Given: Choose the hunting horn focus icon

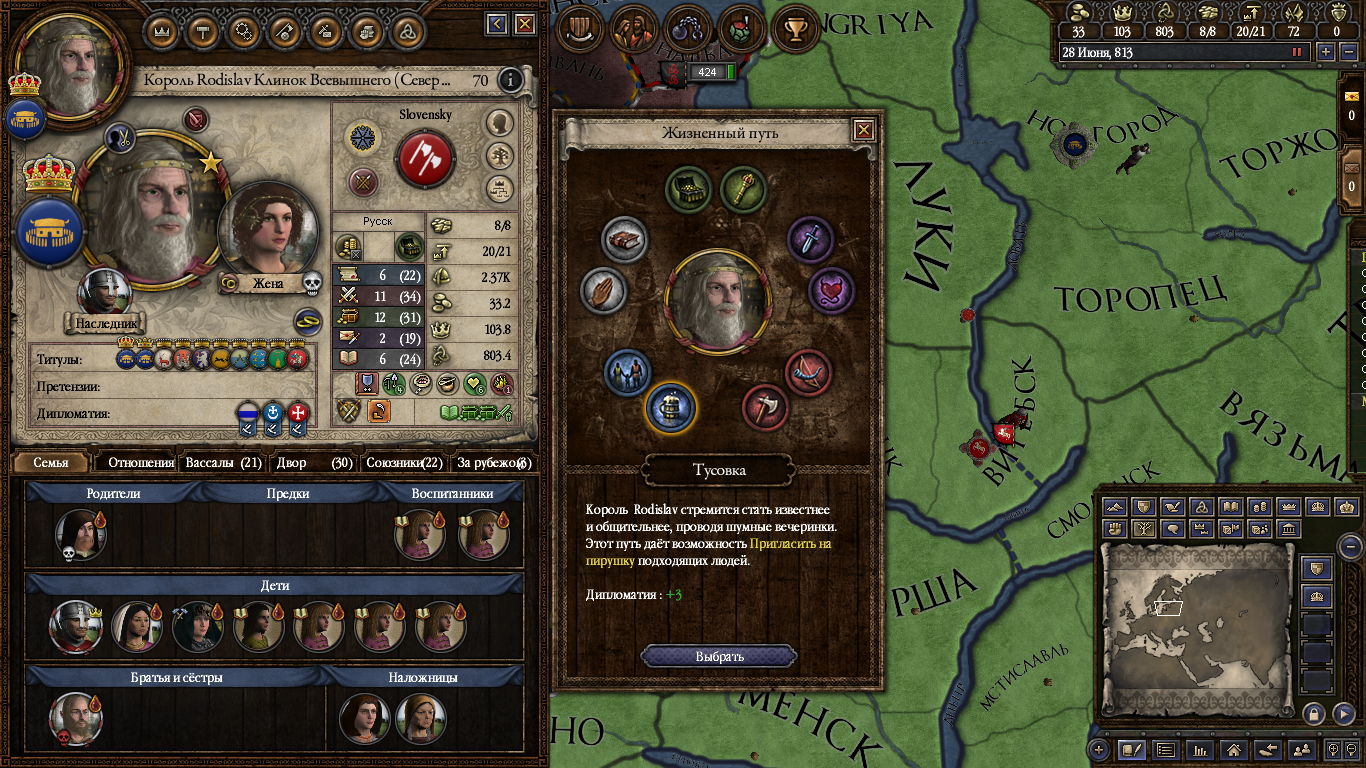Looking at the screenshot, I should tap(809, 371).
